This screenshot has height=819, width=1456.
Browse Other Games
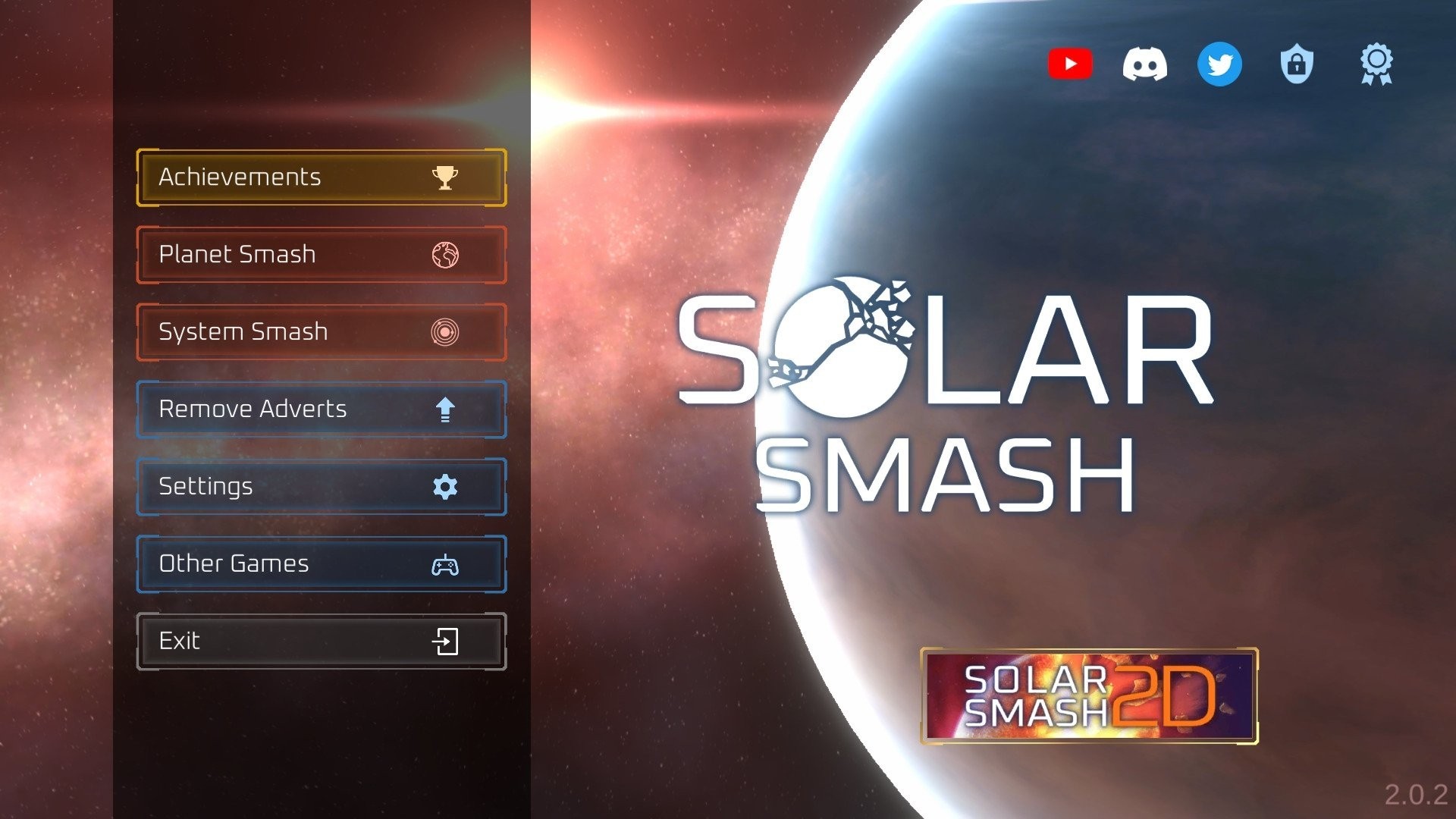click(x=288, y=564)
